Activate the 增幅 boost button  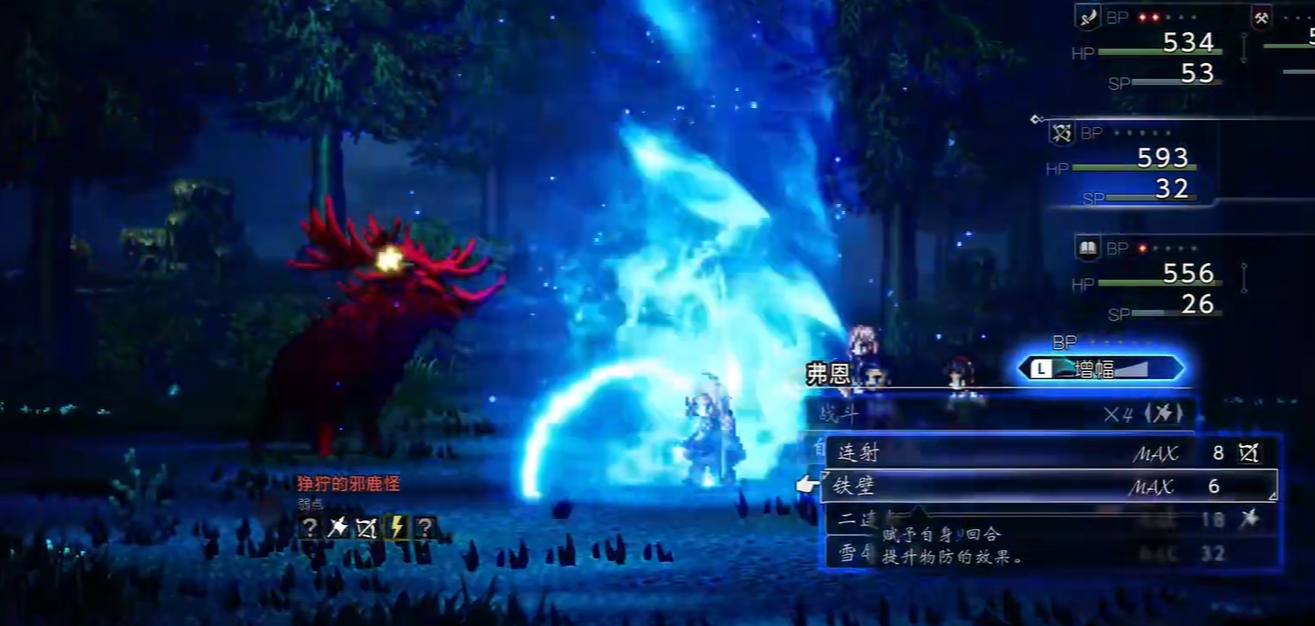[1100, 369]
